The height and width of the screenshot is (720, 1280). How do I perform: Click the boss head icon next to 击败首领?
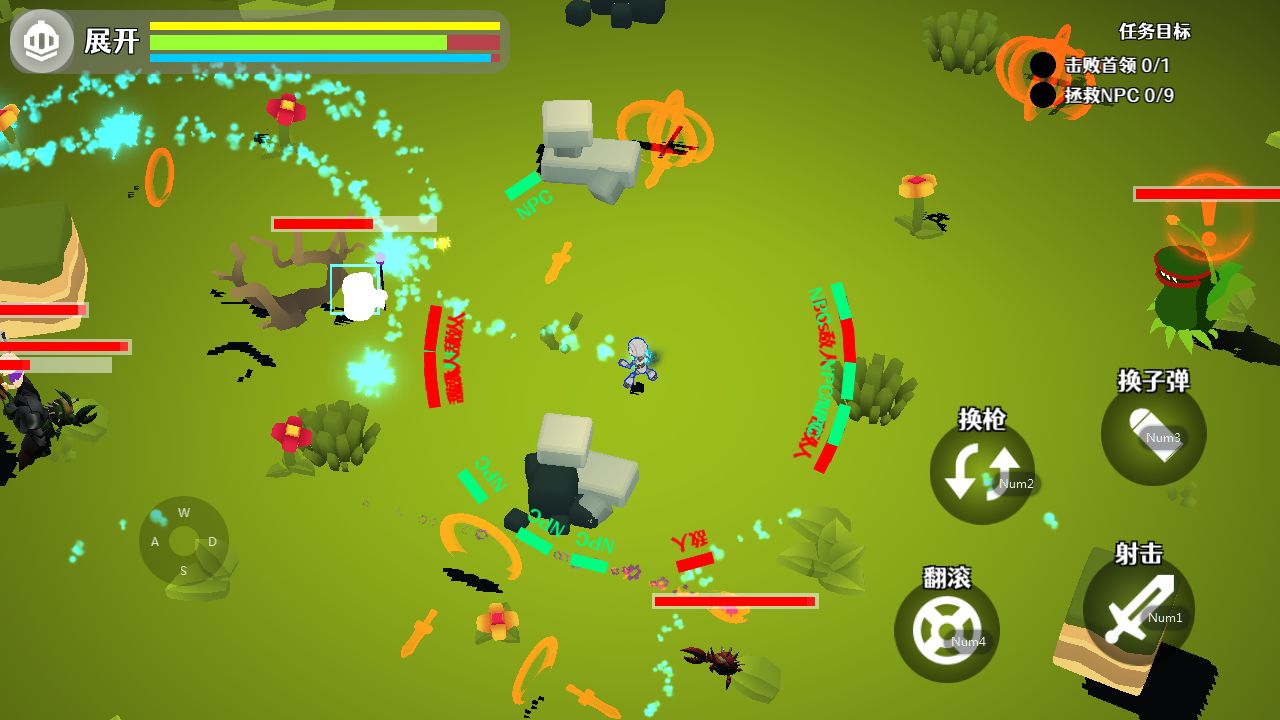point(1042,64)
